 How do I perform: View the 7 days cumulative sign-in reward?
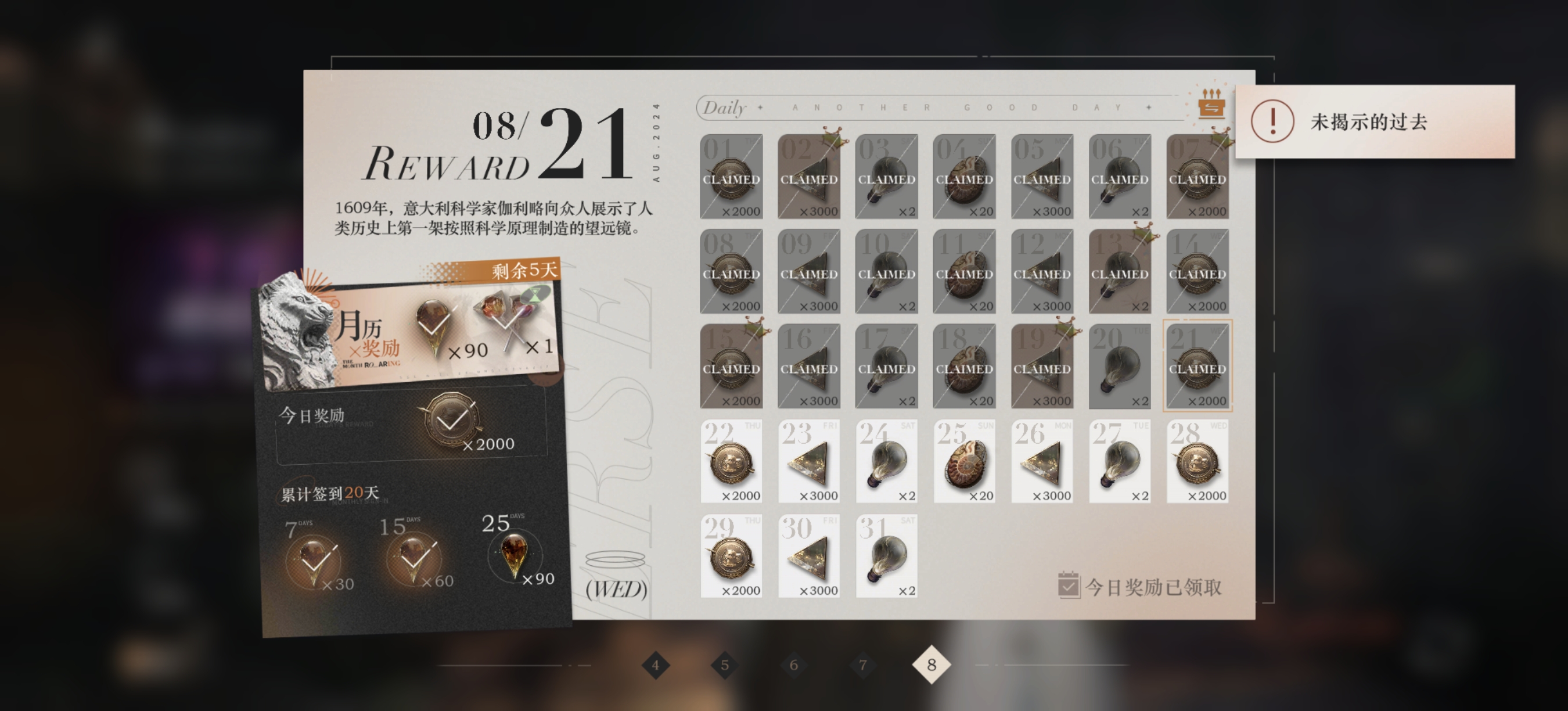tap(314, 560)
